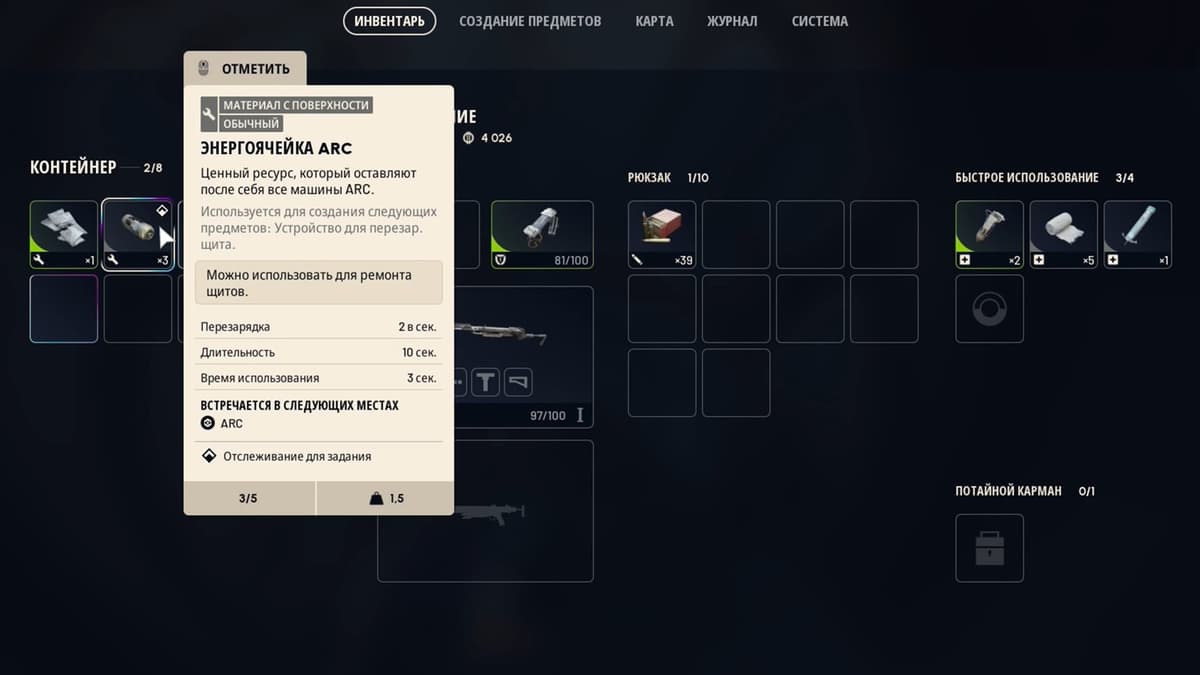Choose the shield slot showing 81/100

click(542, 235)
